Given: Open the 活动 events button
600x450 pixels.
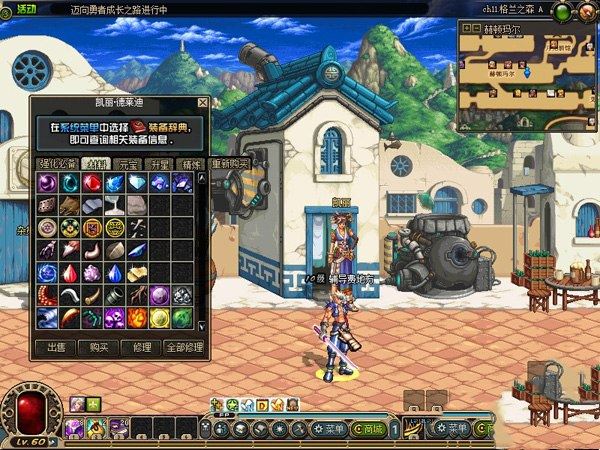Looking at the screenshot, I should pos(26,8).
